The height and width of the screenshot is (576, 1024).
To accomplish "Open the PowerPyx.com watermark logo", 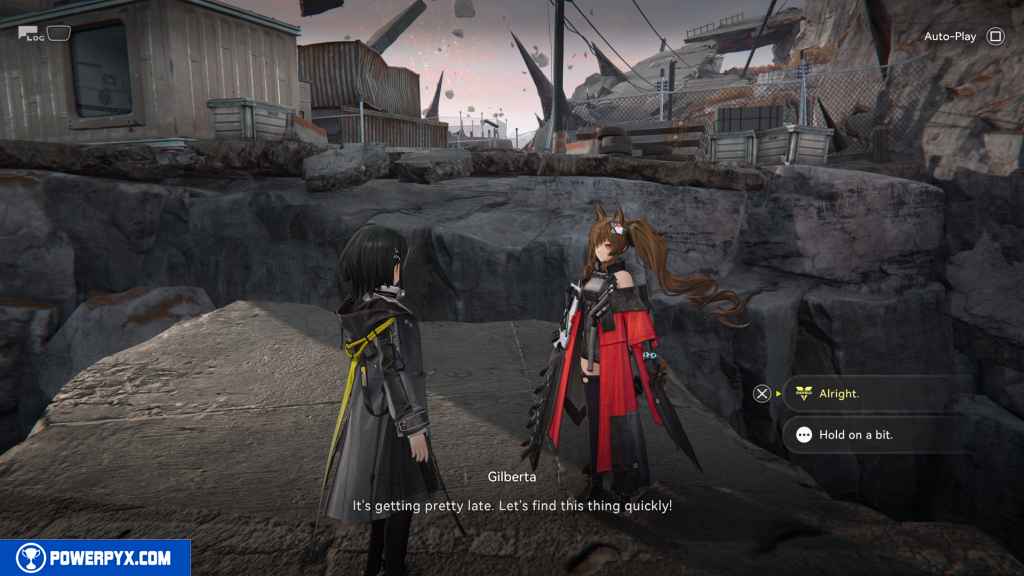I will [95, 558].
